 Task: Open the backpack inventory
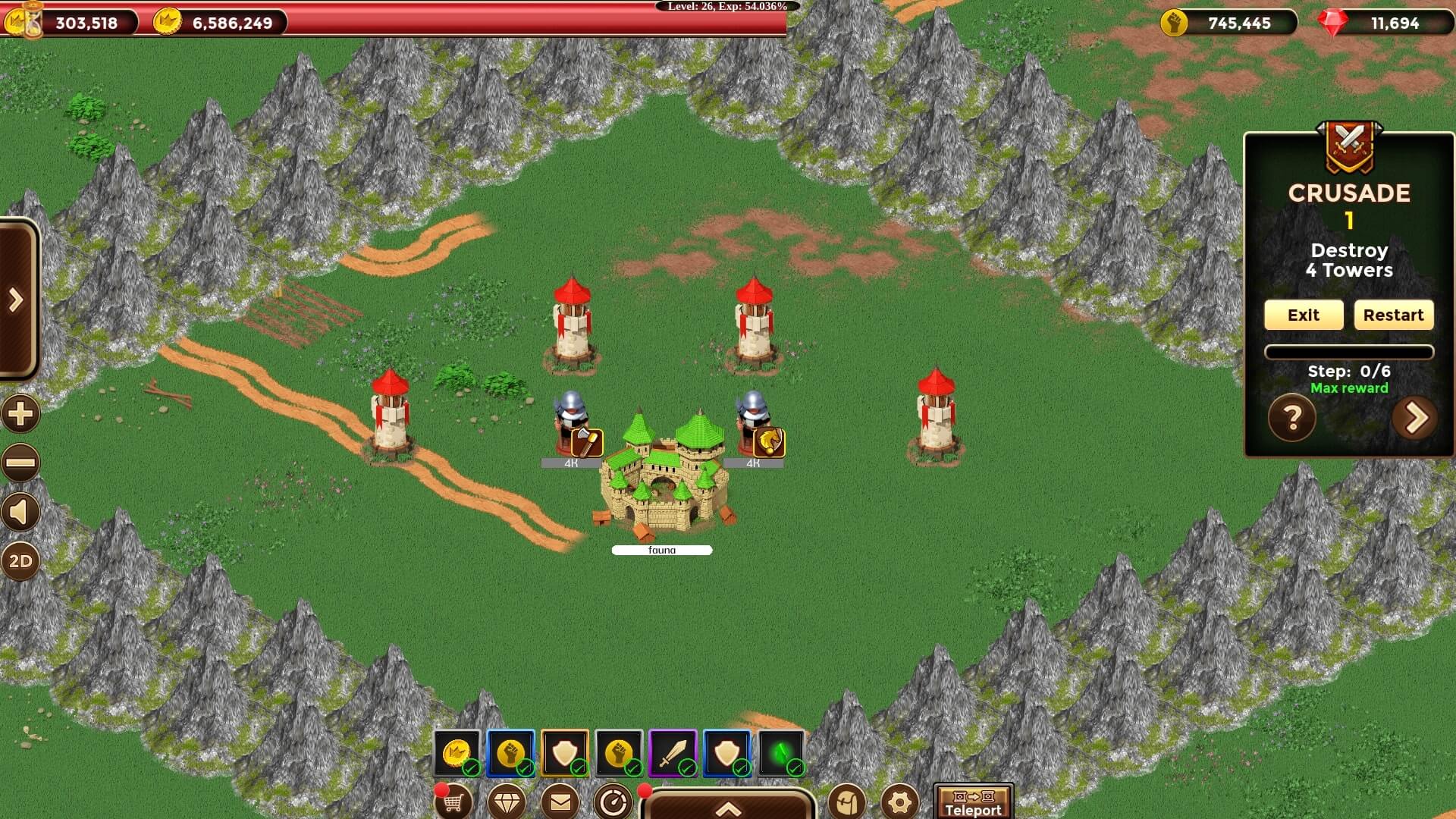pos(847,802)
